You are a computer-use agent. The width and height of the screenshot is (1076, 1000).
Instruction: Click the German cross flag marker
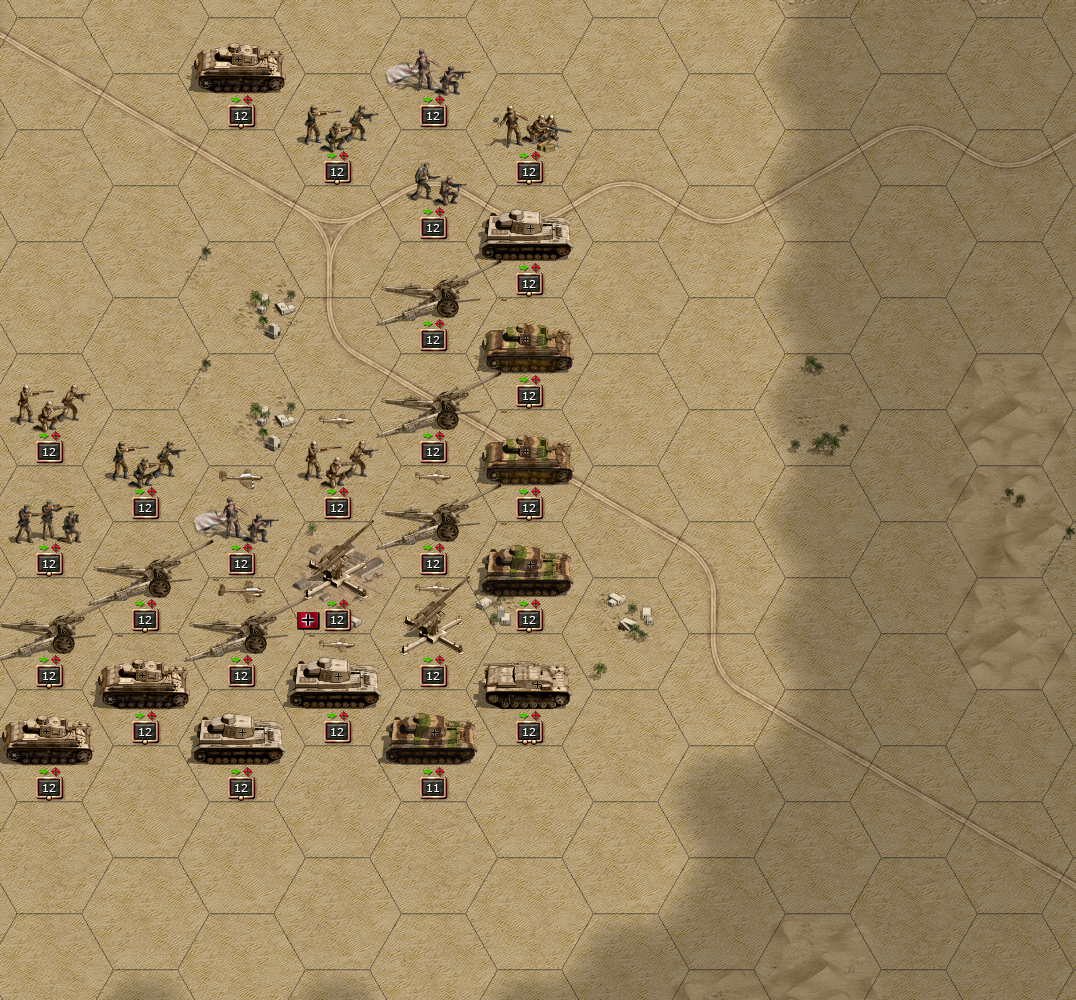308,620
